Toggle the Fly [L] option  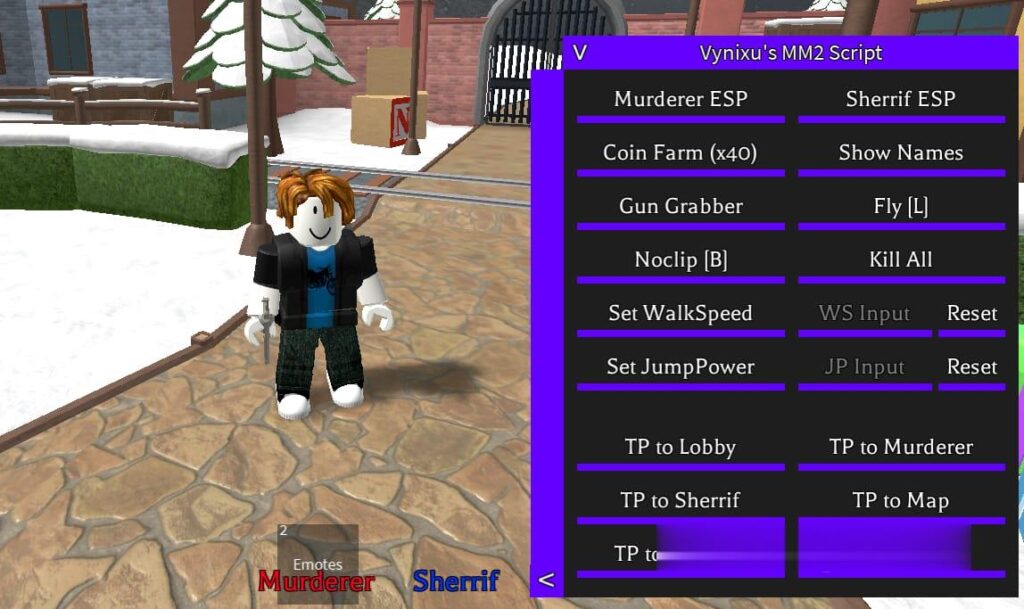(x=900, y=207)
